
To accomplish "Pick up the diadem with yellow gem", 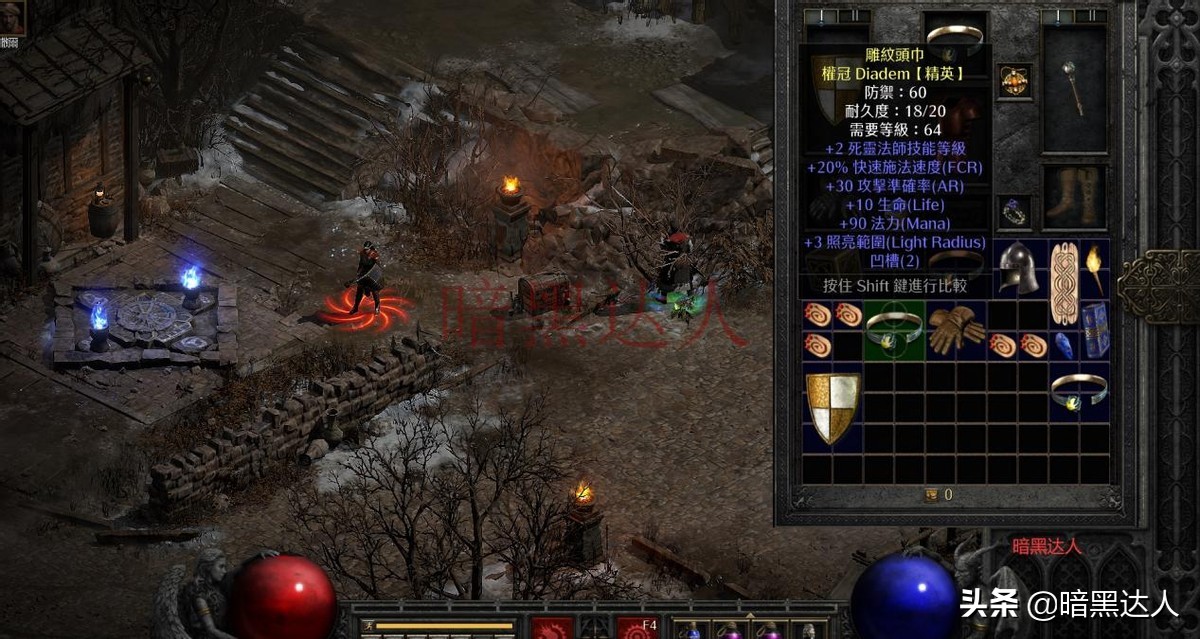I will [x=1078, y=391].
